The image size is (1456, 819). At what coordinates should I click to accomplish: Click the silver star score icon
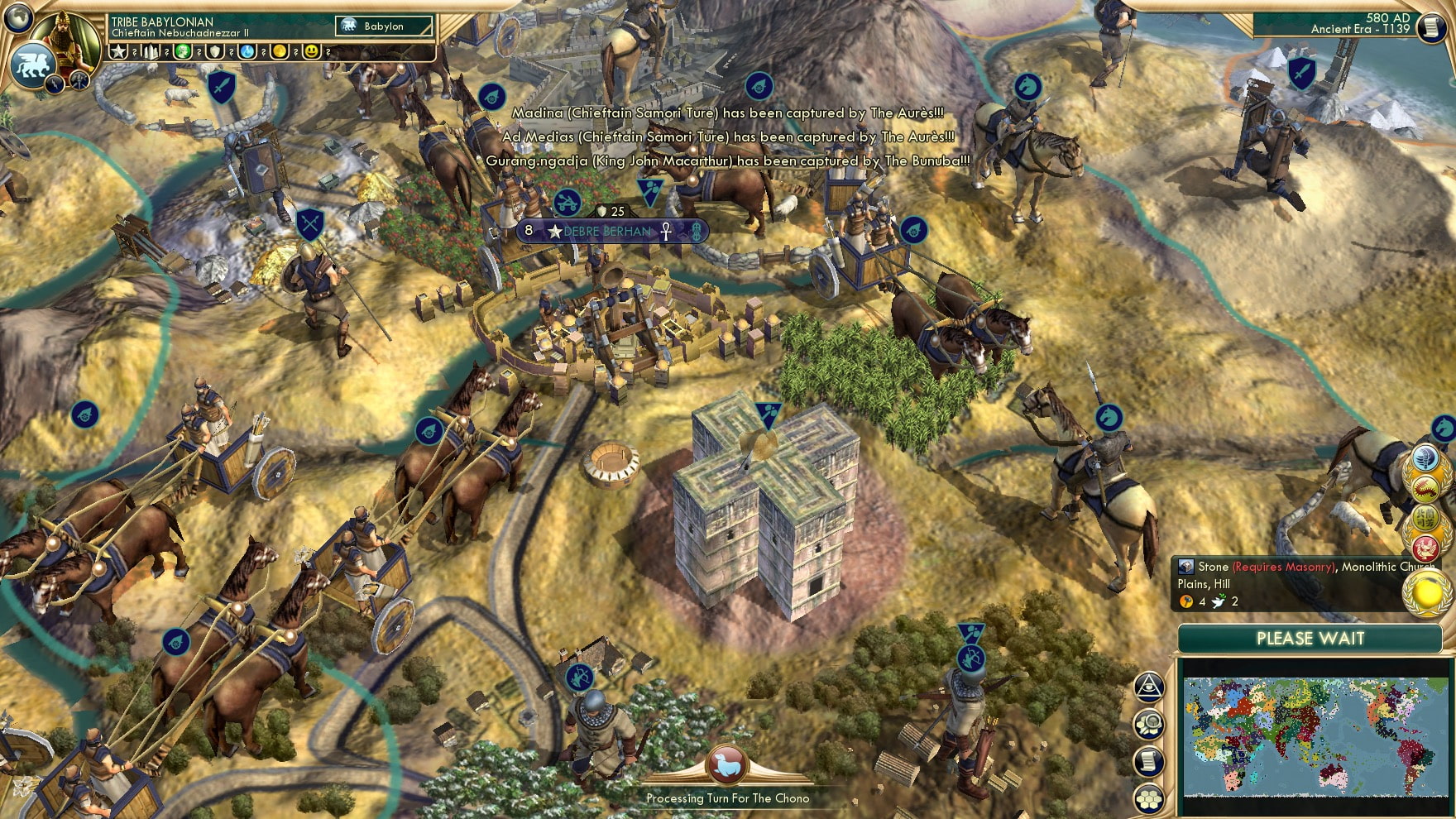click(x=120, y=52)
